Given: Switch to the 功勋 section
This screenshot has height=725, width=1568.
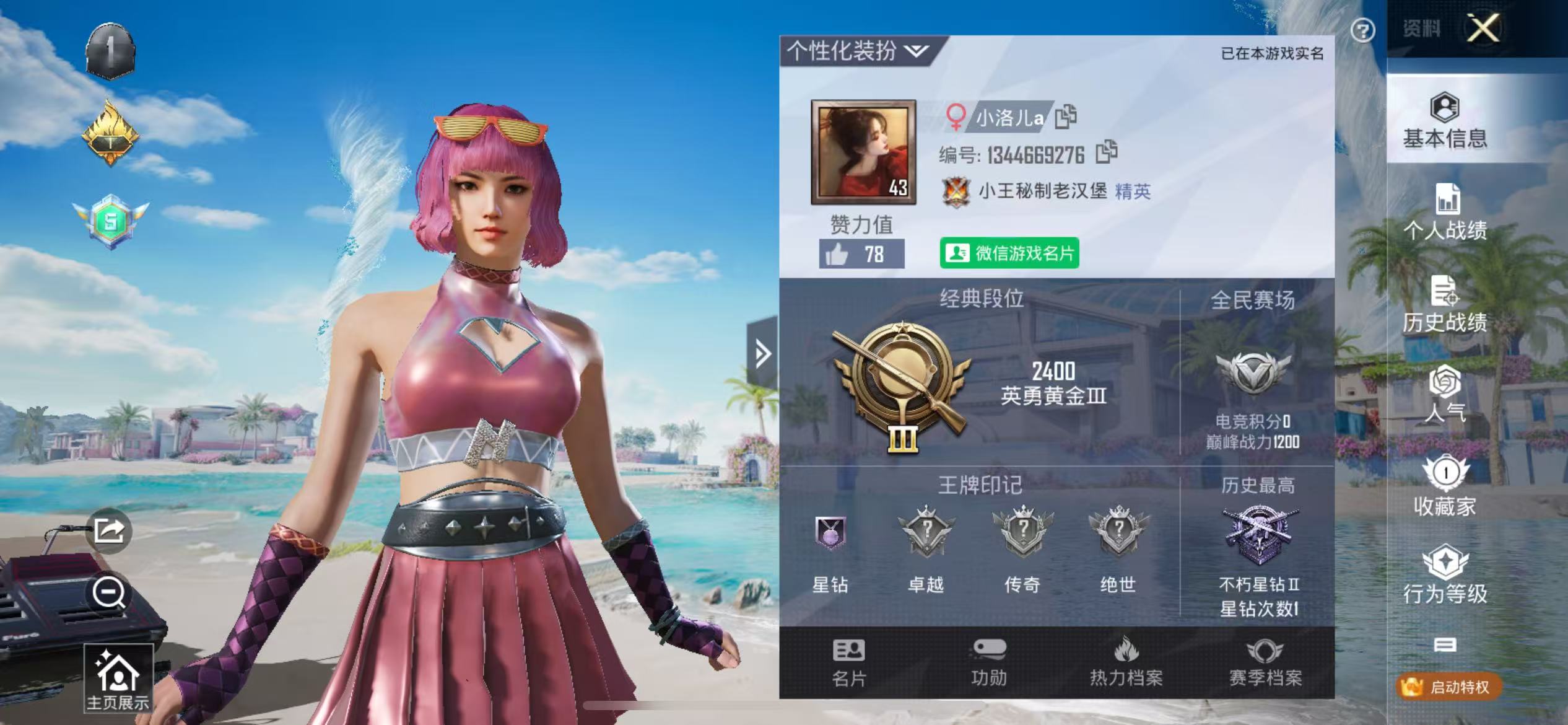Looking at the screenshot, I should [x=988, y=663].
